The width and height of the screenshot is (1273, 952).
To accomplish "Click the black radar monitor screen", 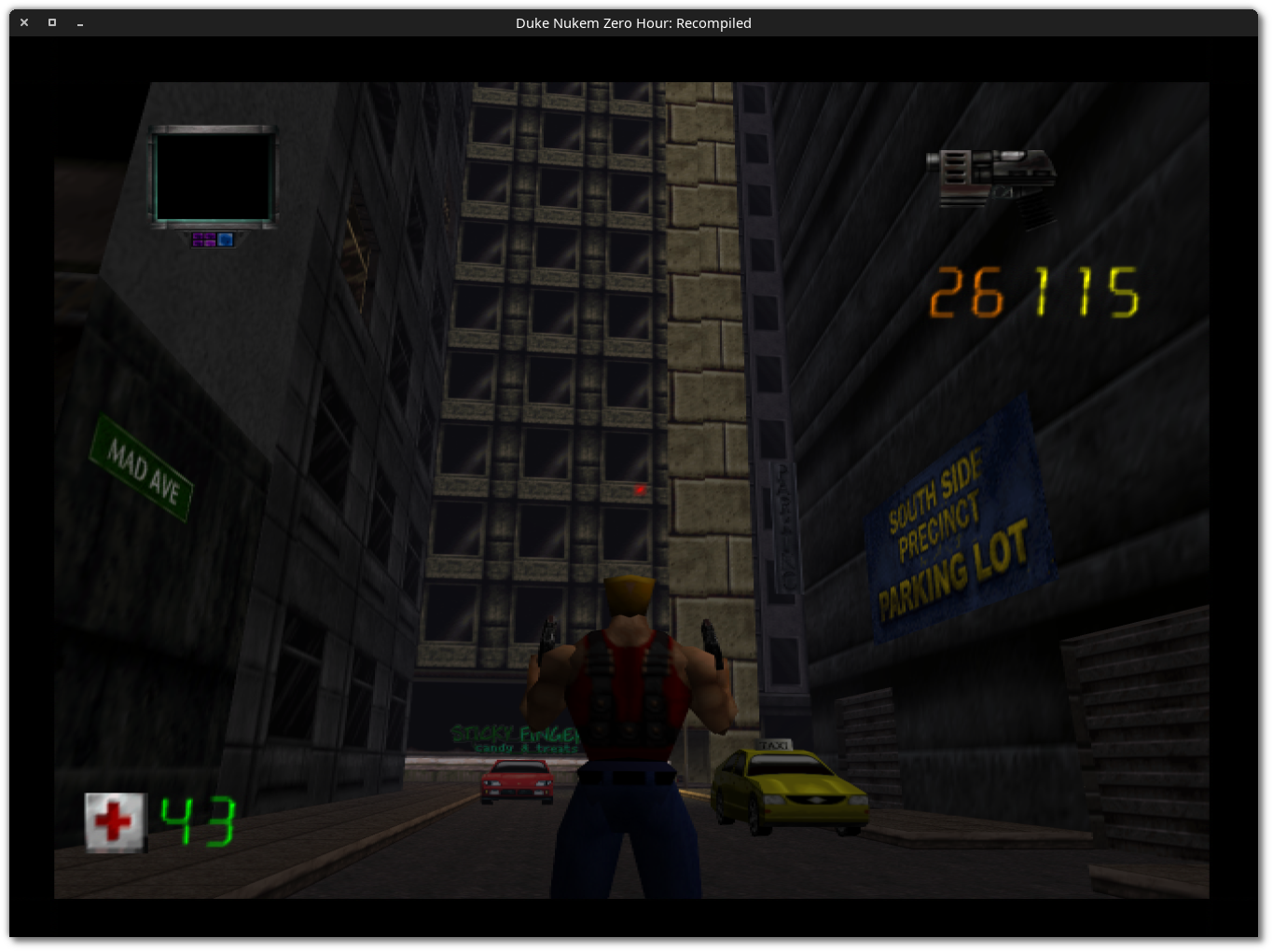I will tap(214, 177).
